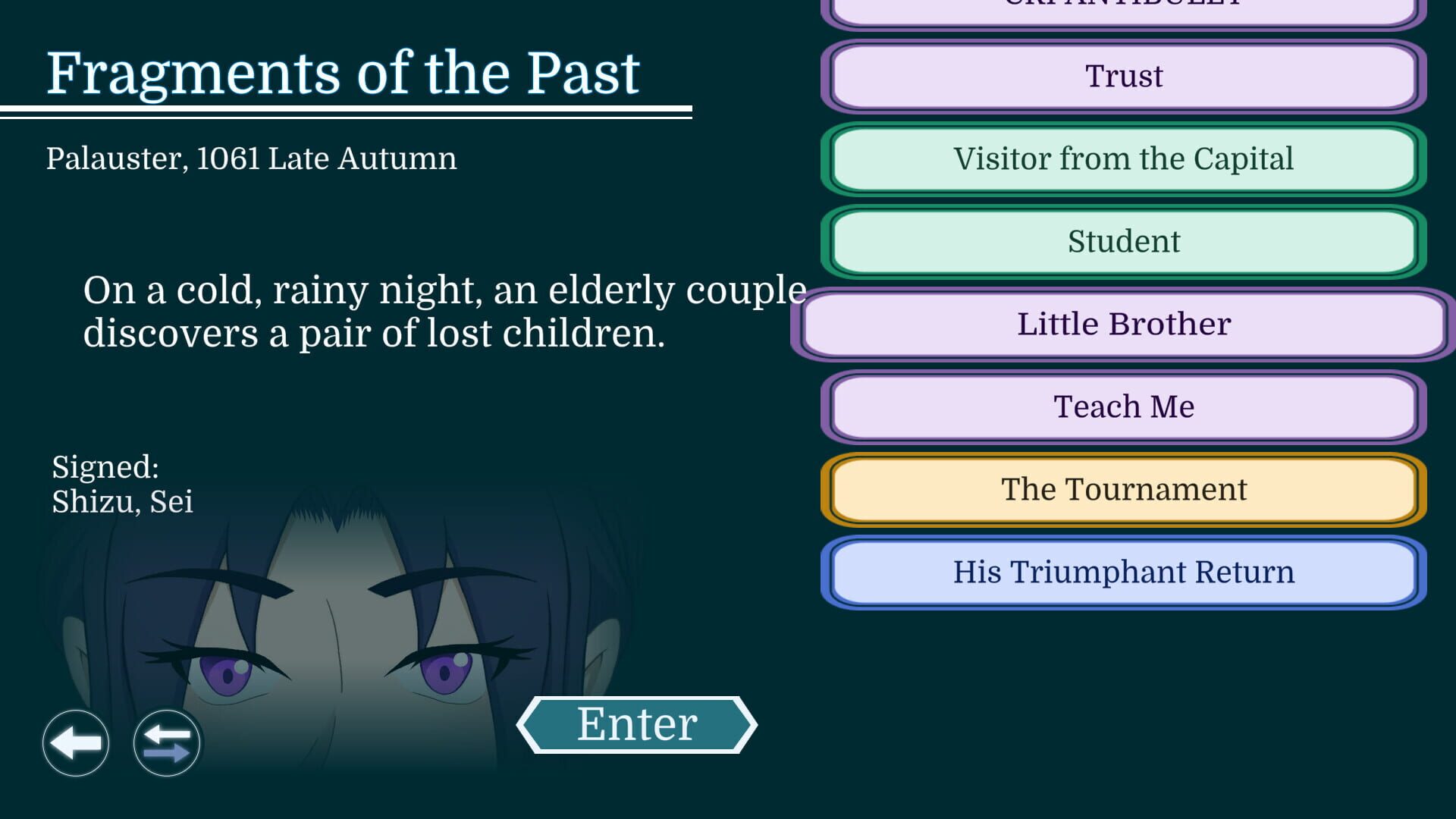Open the Trust chapter
Image resolution: width=1456 pixels, height=819 pixels.
(1125, 76)
